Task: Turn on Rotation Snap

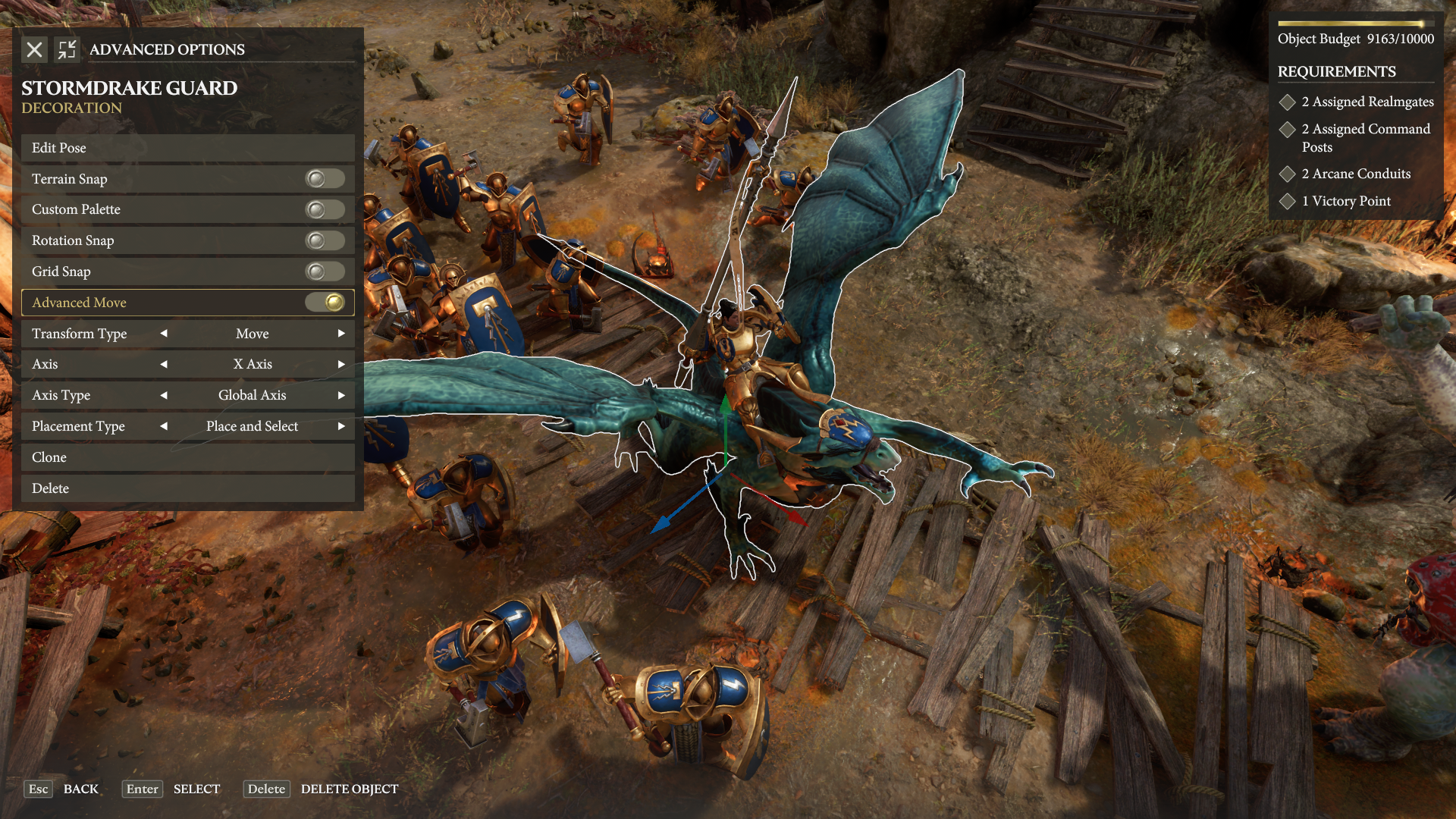Action: [x=325, y=240]
